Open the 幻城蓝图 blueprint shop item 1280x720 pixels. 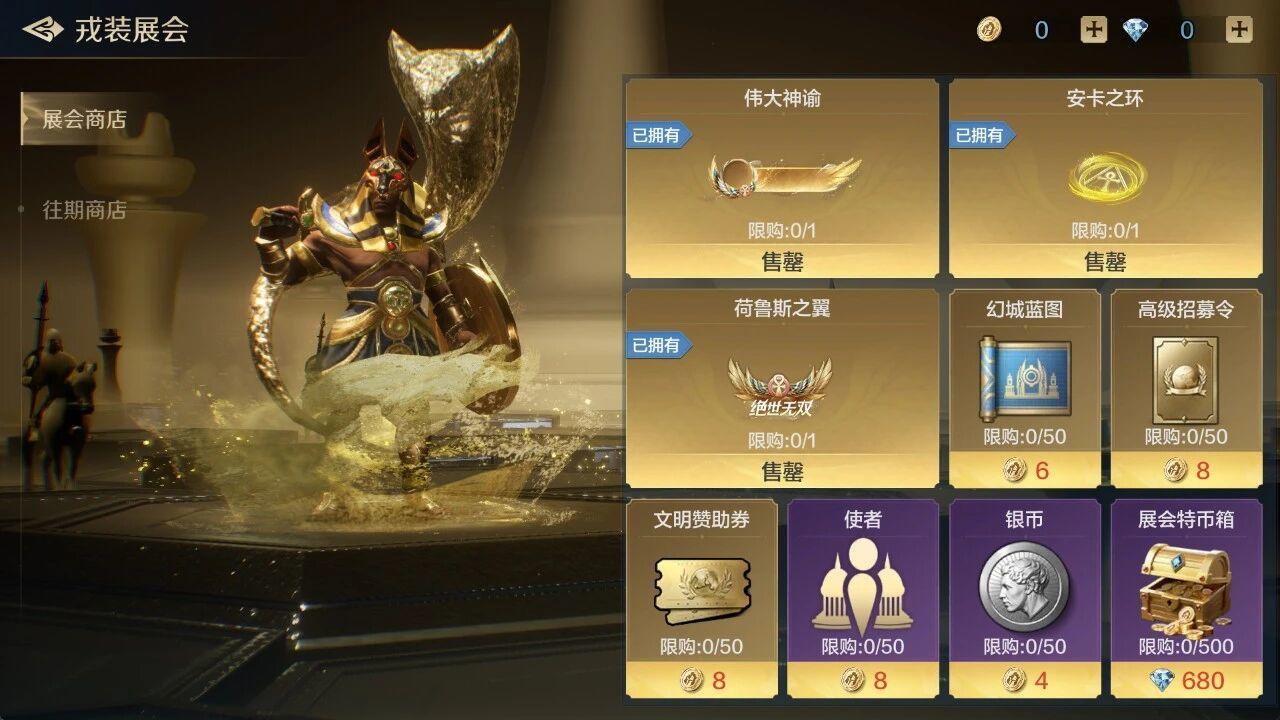coord(1020,390)
